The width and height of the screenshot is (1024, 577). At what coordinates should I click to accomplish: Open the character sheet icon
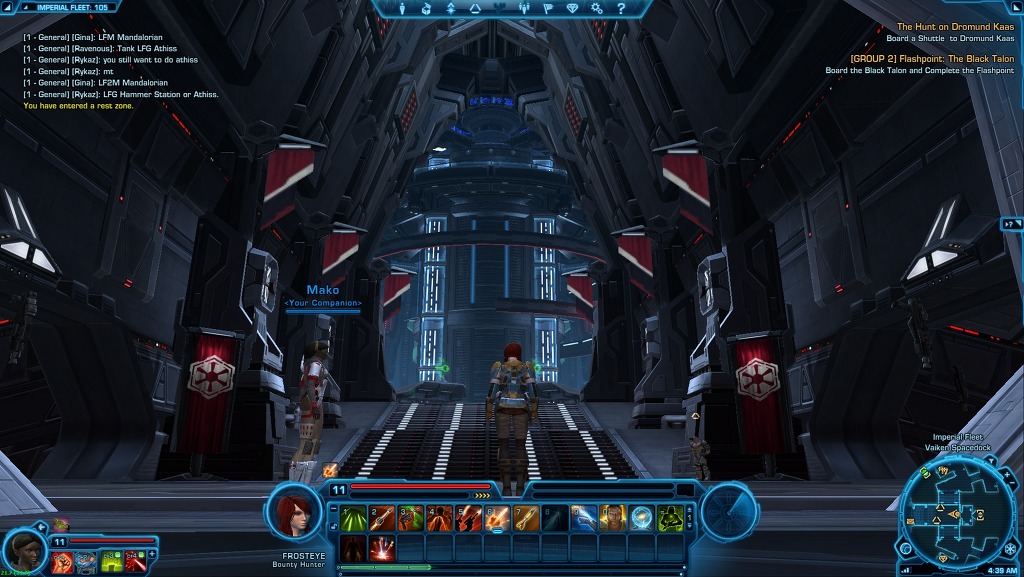(402, 8)
